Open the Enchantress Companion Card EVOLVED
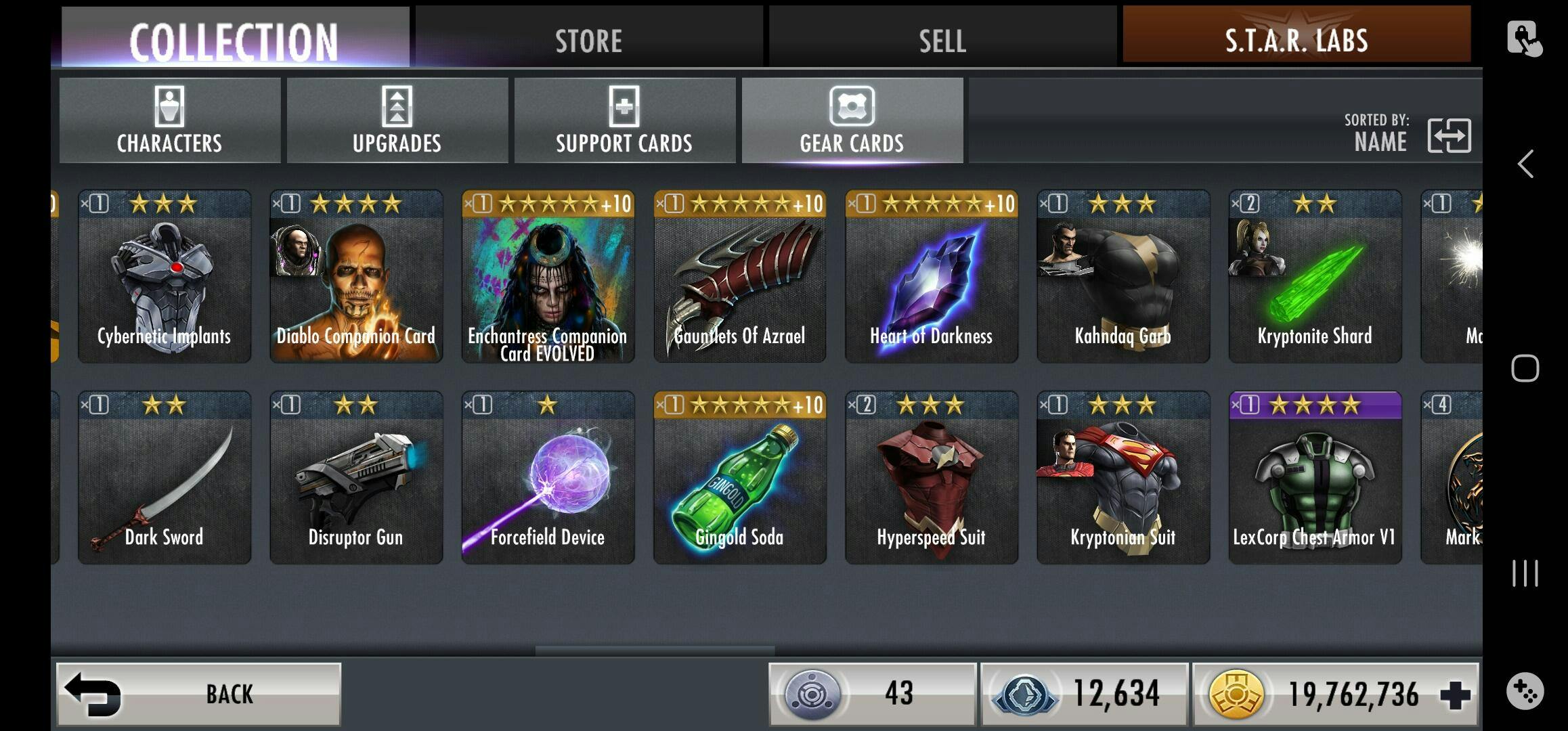 tap(548, 276)
